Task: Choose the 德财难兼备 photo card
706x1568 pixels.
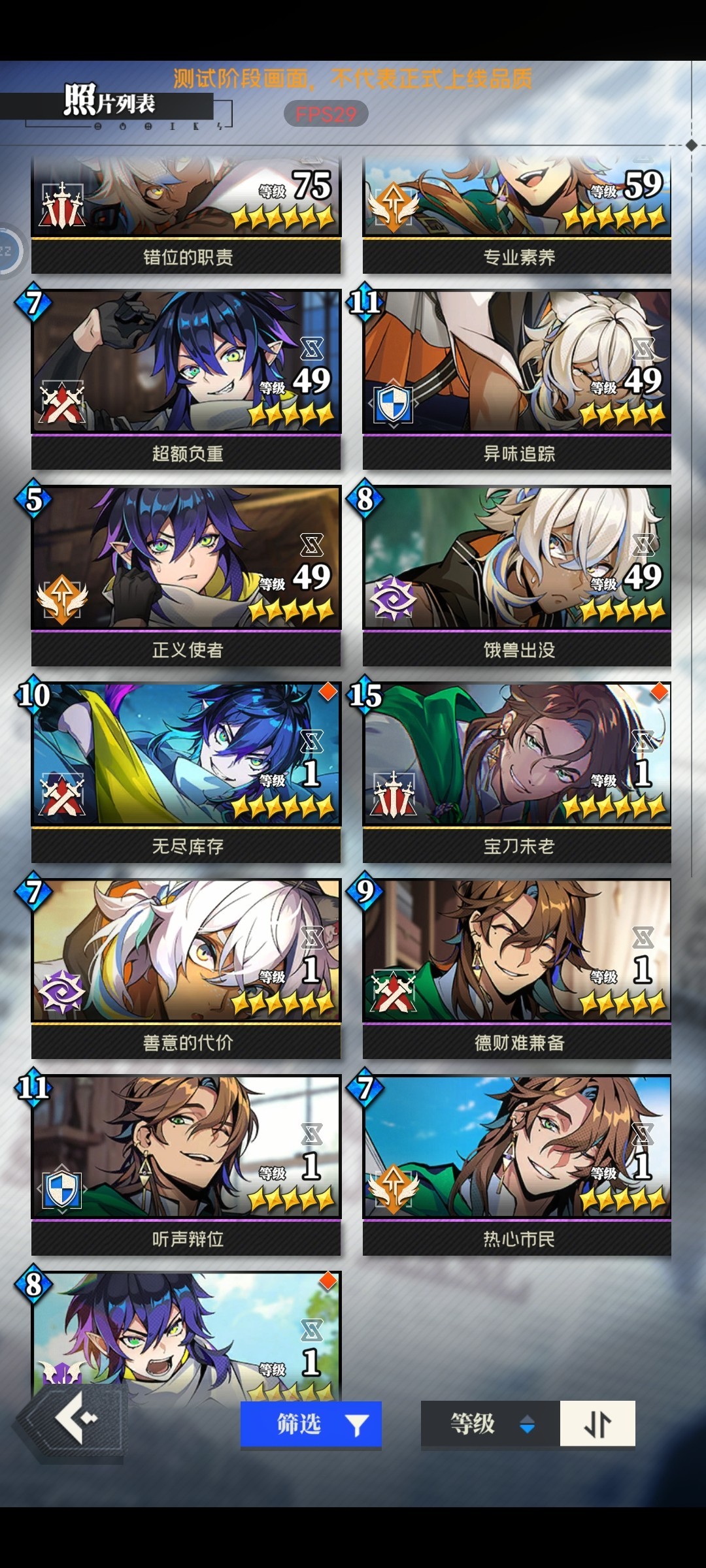Action: click(x=517, y=967)
